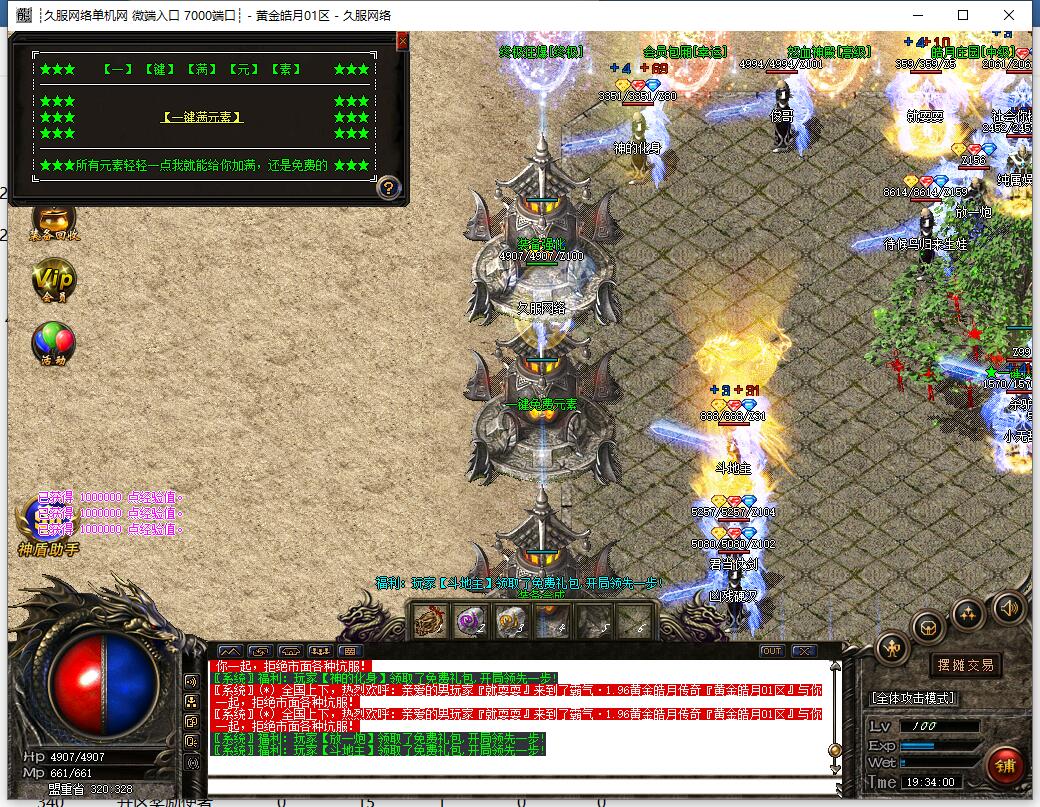Toggle sound with the speaker icon
Image resolution: width=1040 pixels, height=807 pixels.
click(1008, 607)
